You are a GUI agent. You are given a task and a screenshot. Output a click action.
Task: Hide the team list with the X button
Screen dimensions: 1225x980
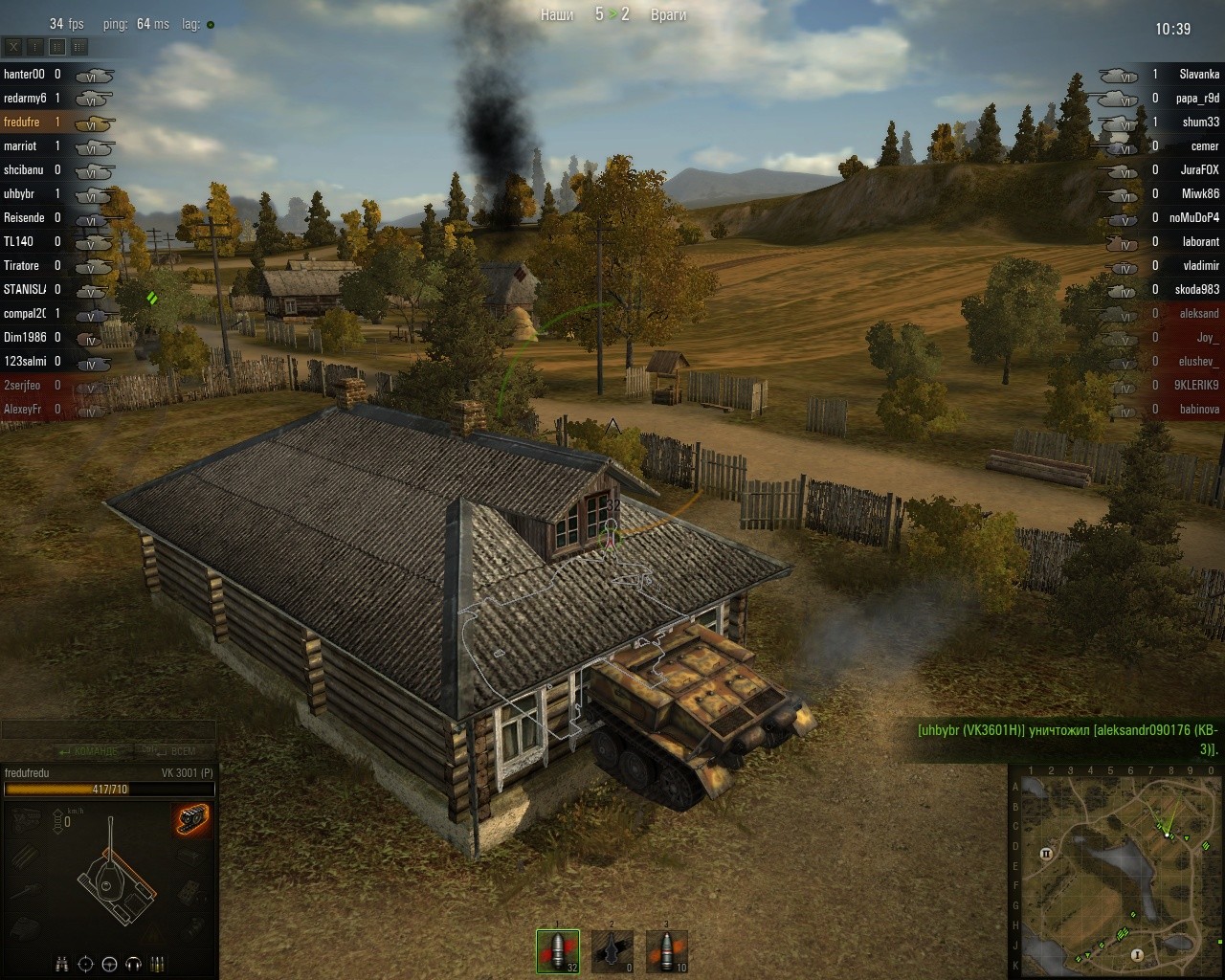pyautogui.click(x=13, y=46)
